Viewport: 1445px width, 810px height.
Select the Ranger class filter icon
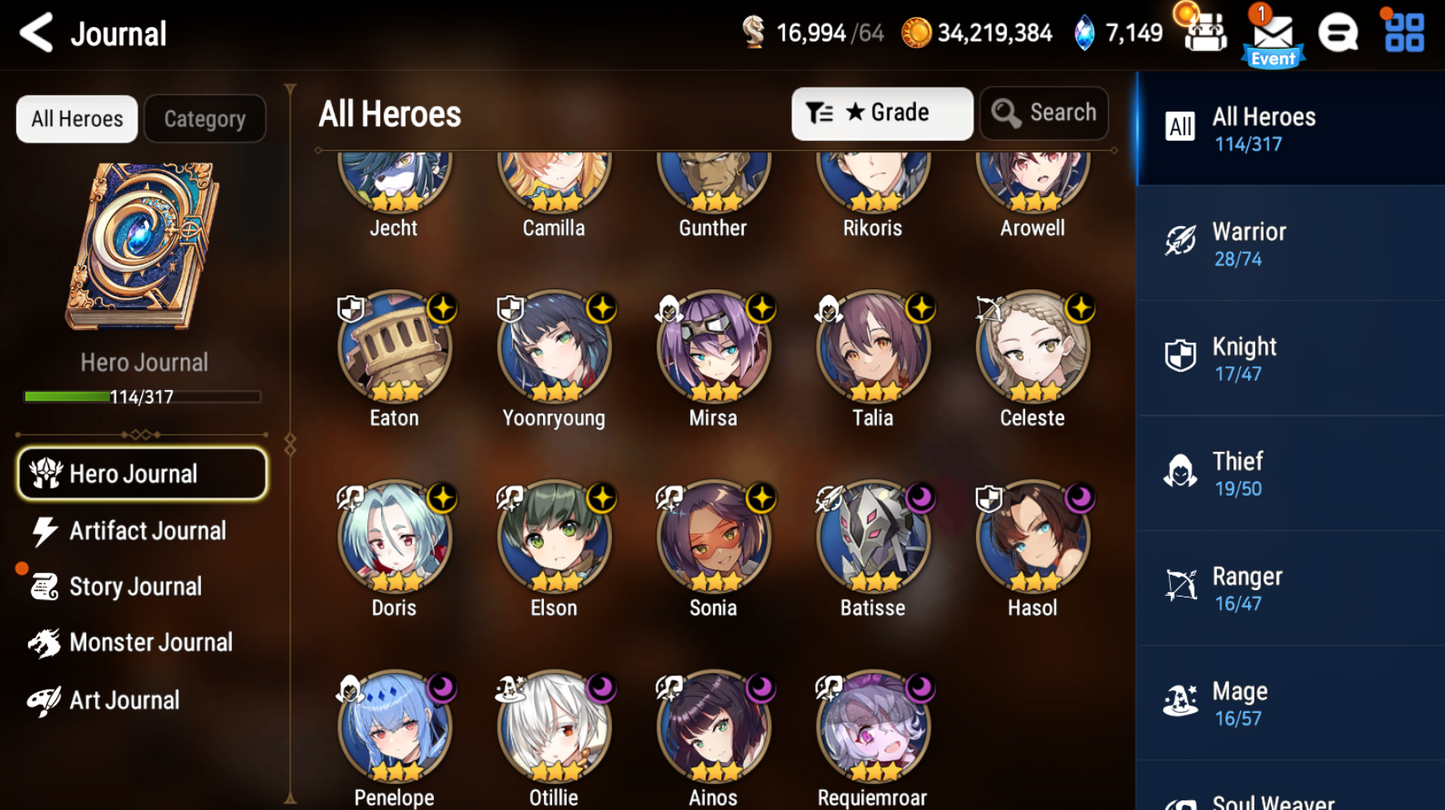coord(1182,587)
